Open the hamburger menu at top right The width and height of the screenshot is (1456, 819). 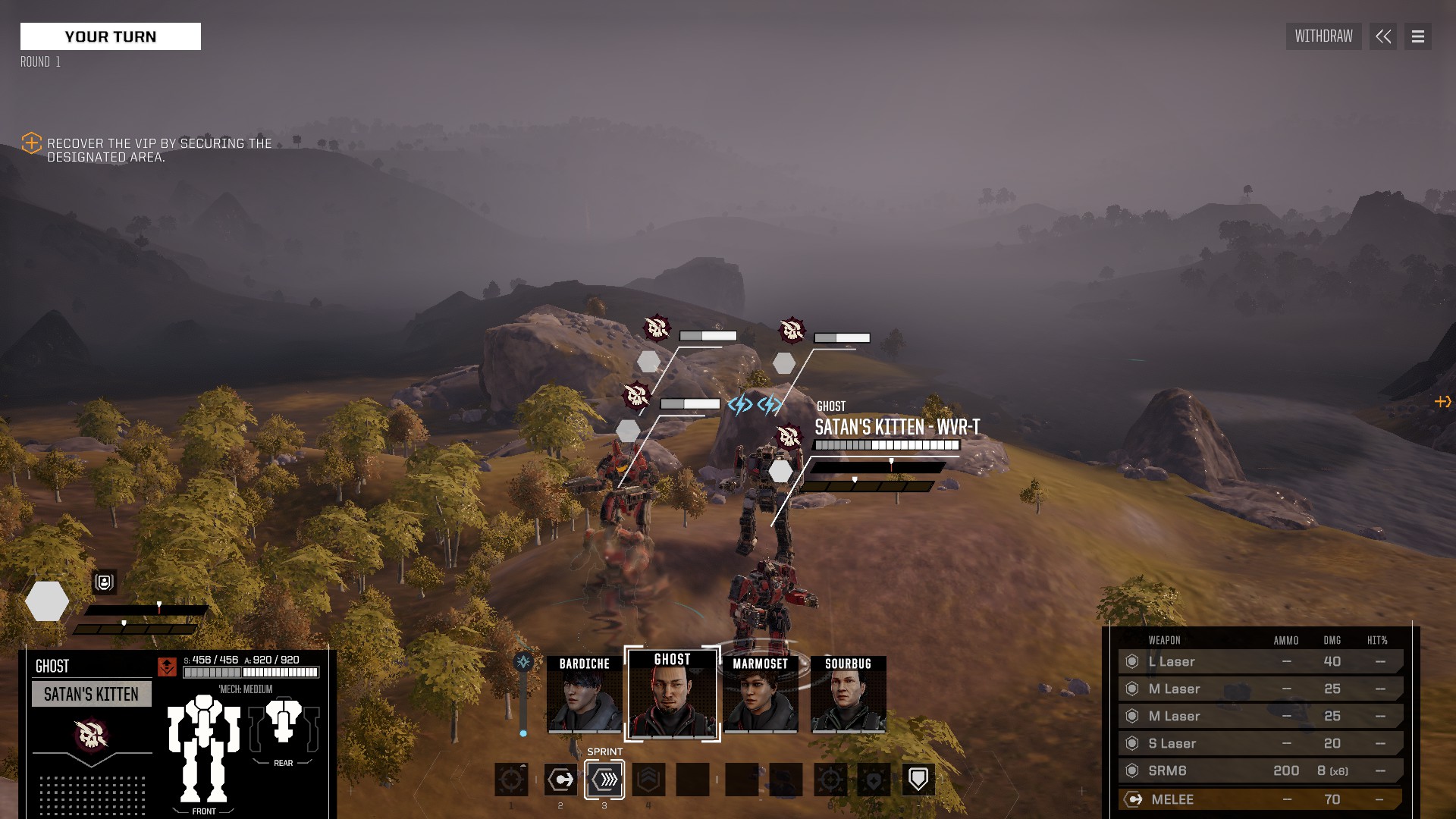(x=1417, y=36)
